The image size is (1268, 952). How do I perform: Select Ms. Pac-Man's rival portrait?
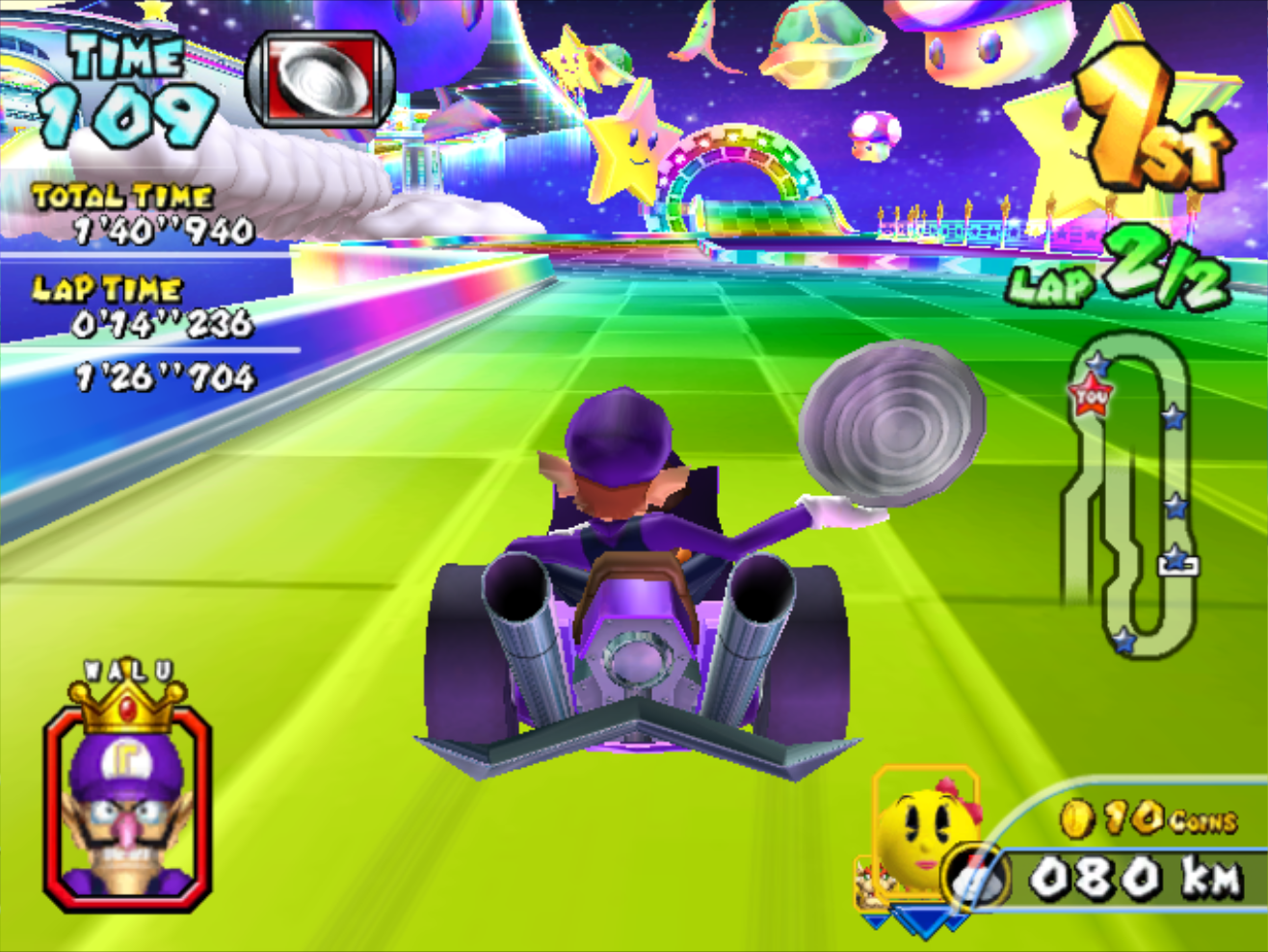920,833
